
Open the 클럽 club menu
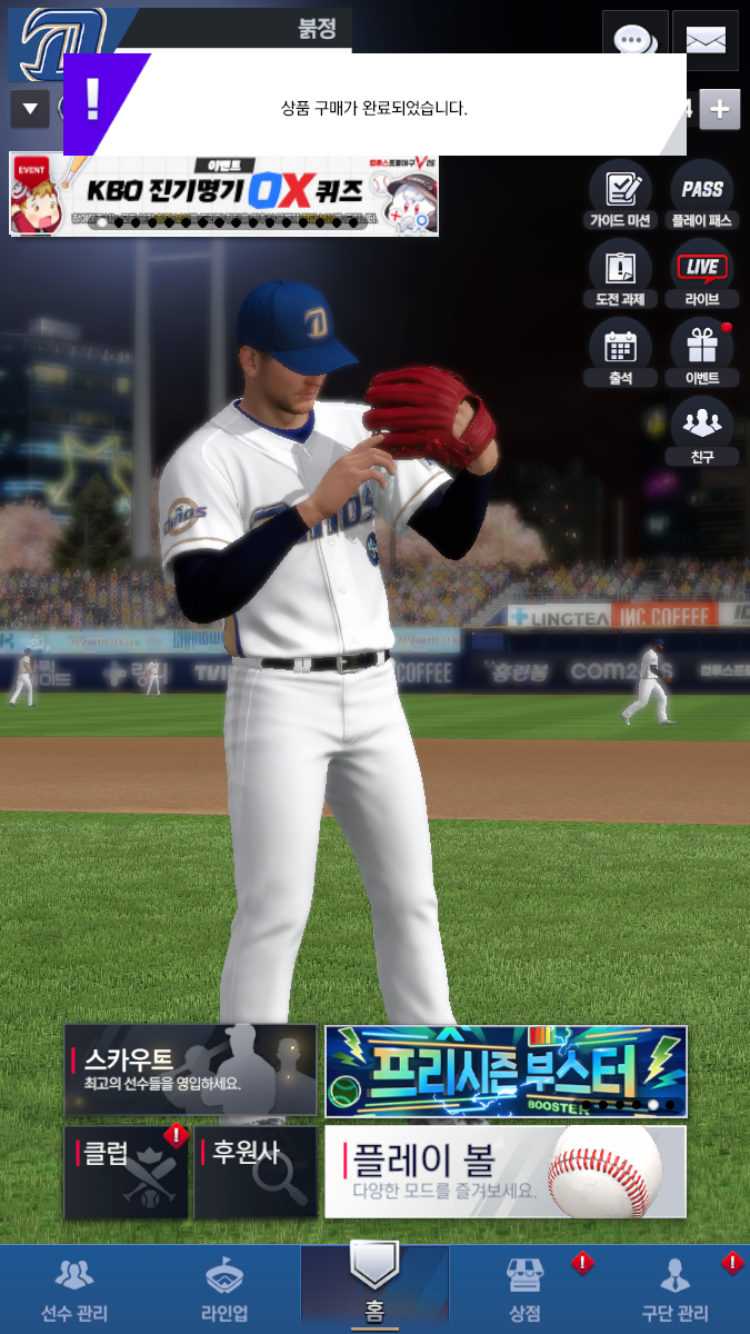coord(126,1172)
